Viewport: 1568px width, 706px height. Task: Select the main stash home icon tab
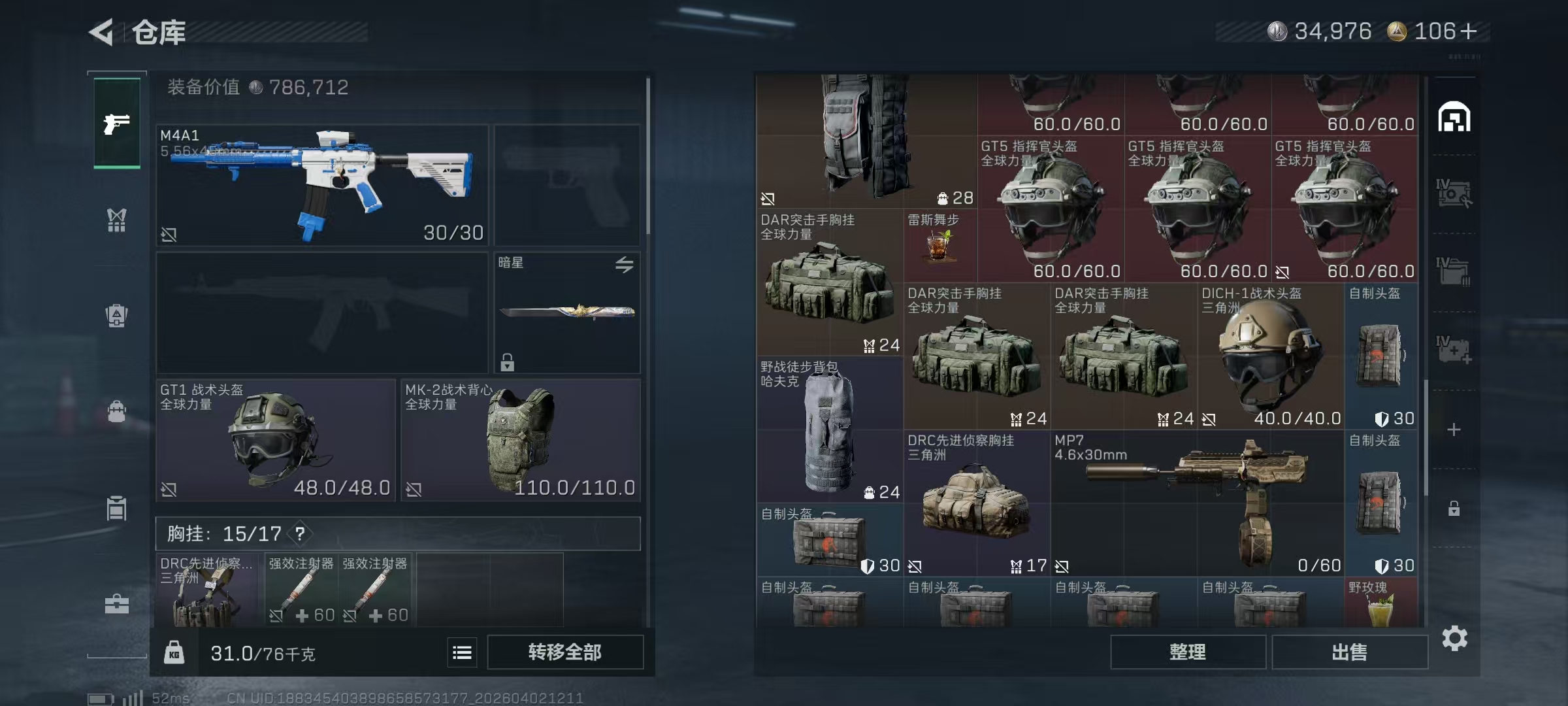tap(1454, 118)
